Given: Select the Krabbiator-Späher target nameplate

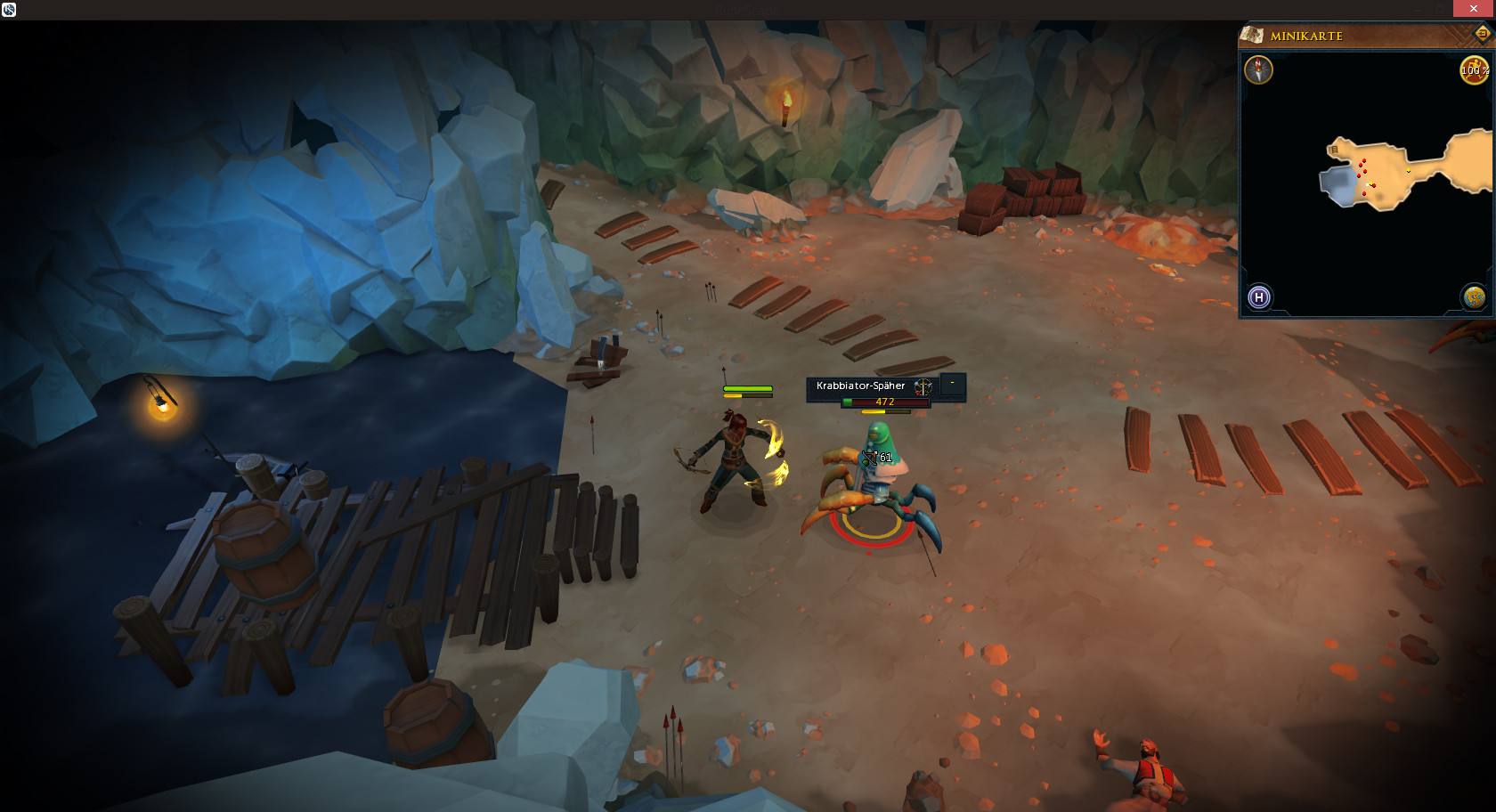Looking at the screenshot, I should [x=860, y=386].
